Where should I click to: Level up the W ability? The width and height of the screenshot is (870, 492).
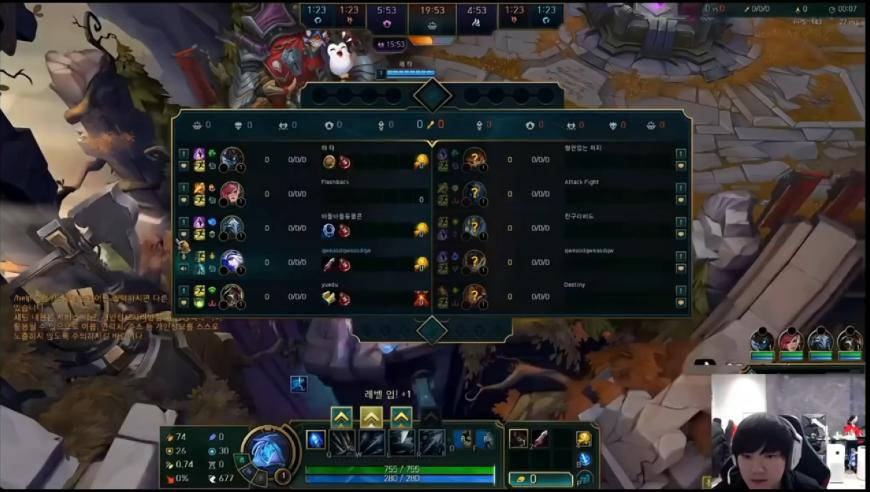click(x=371, y=416)
